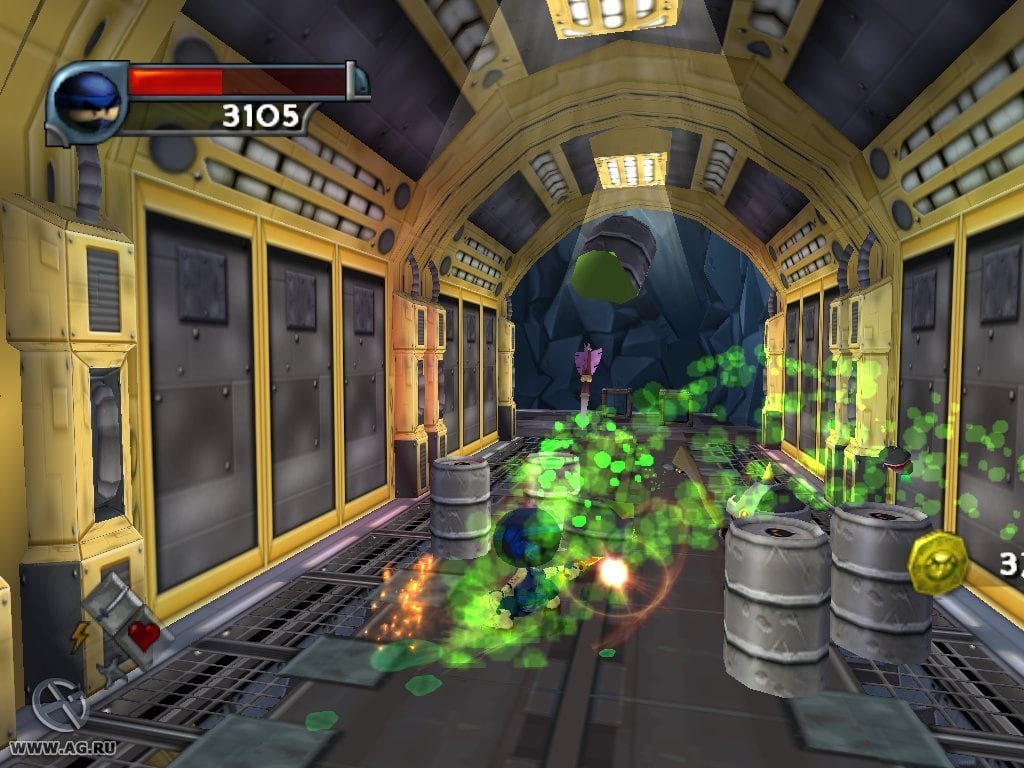Pick the shuriken star power icon
This screenshot has height=768, width=1024.
coord(112,671)
